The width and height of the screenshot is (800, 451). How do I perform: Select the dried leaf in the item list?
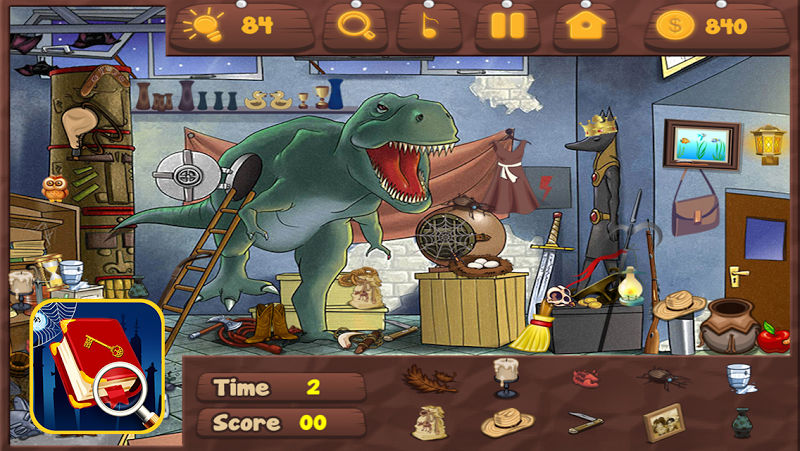pos(428,379)
